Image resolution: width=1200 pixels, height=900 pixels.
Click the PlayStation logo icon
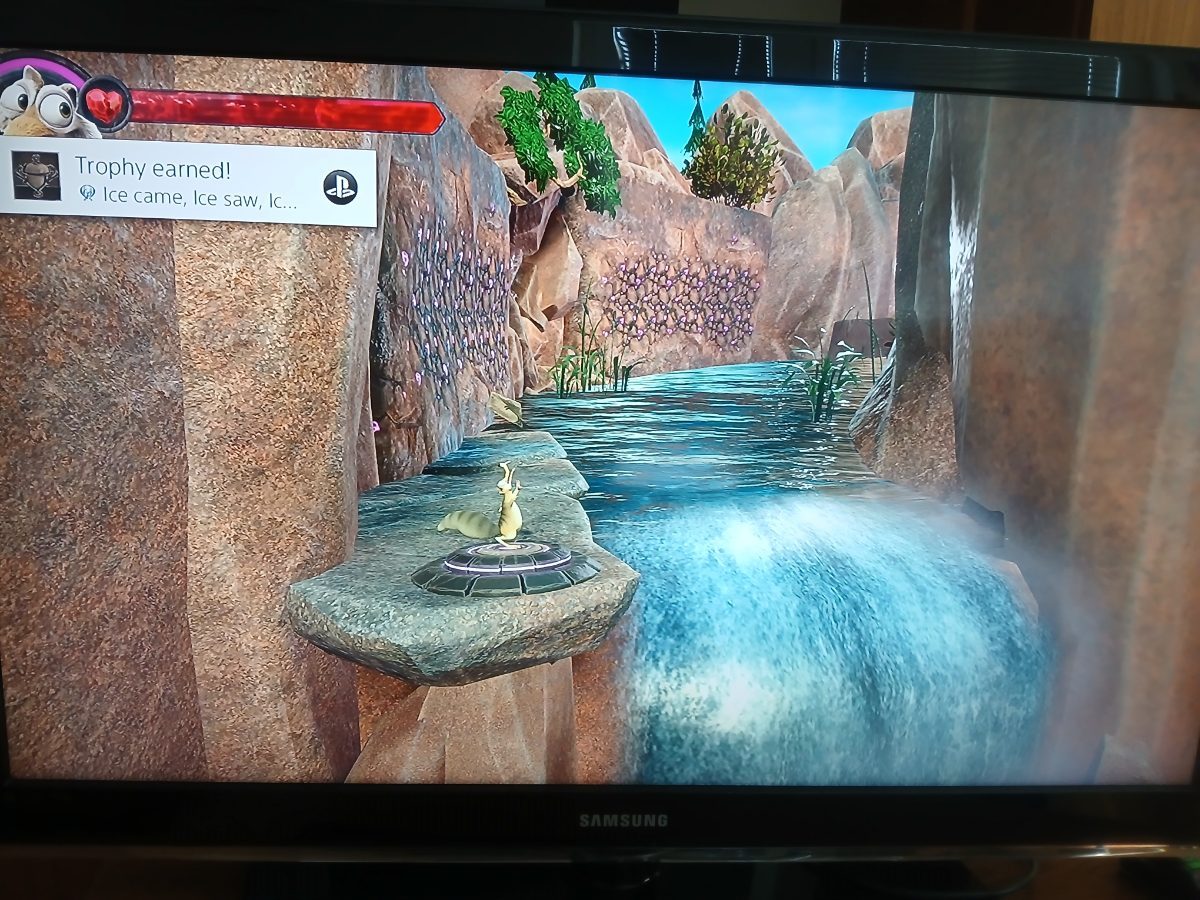pos(340,187)
